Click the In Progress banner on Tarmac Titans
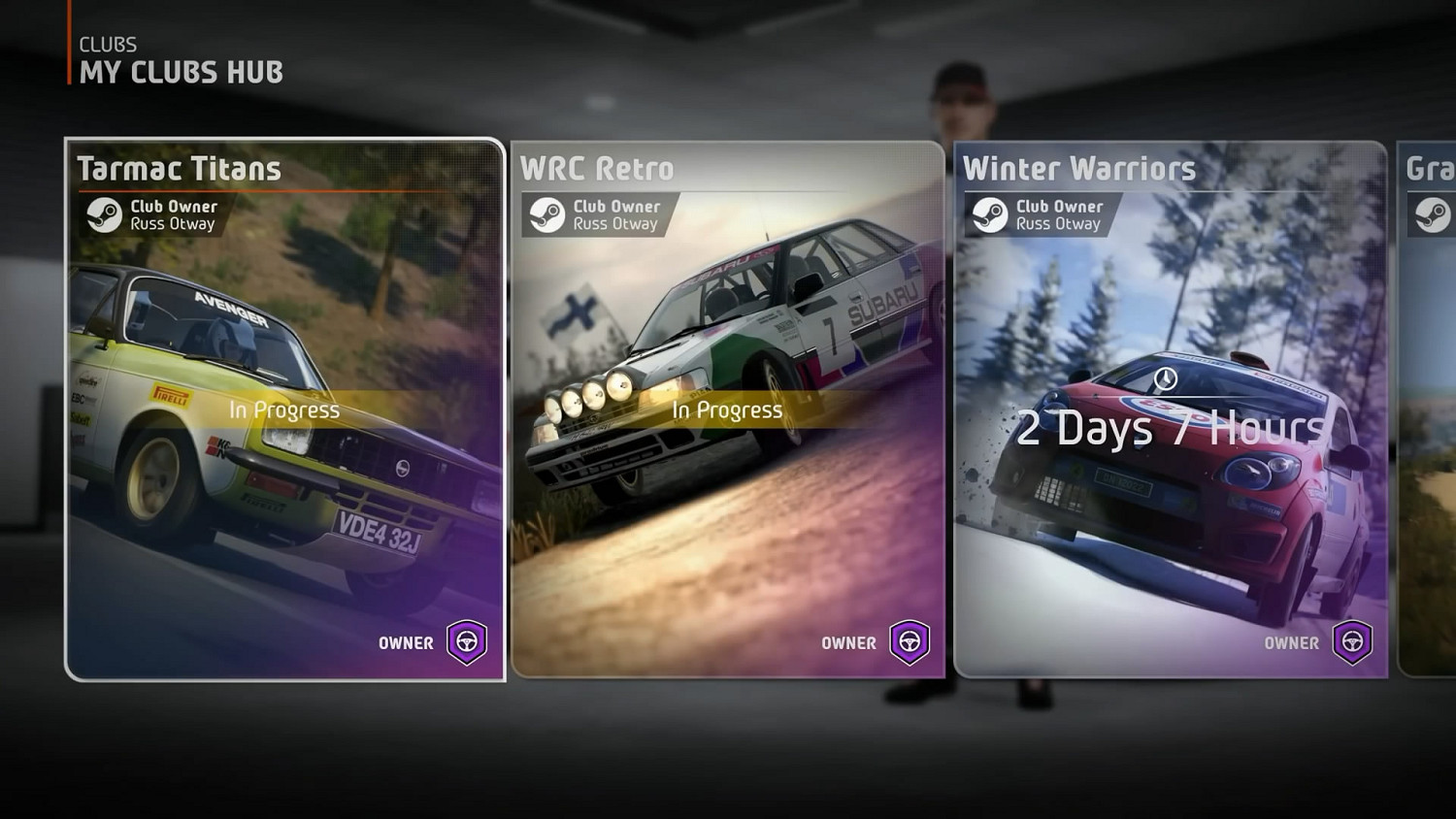The image size is (1456, 819). (281, 410)
